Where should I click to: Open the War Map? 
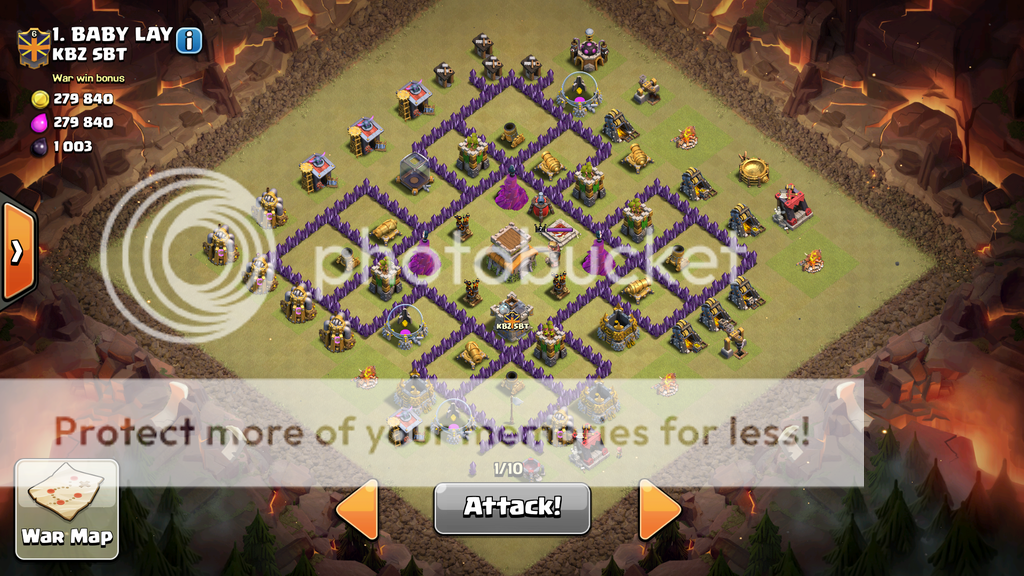pos(67,508)
